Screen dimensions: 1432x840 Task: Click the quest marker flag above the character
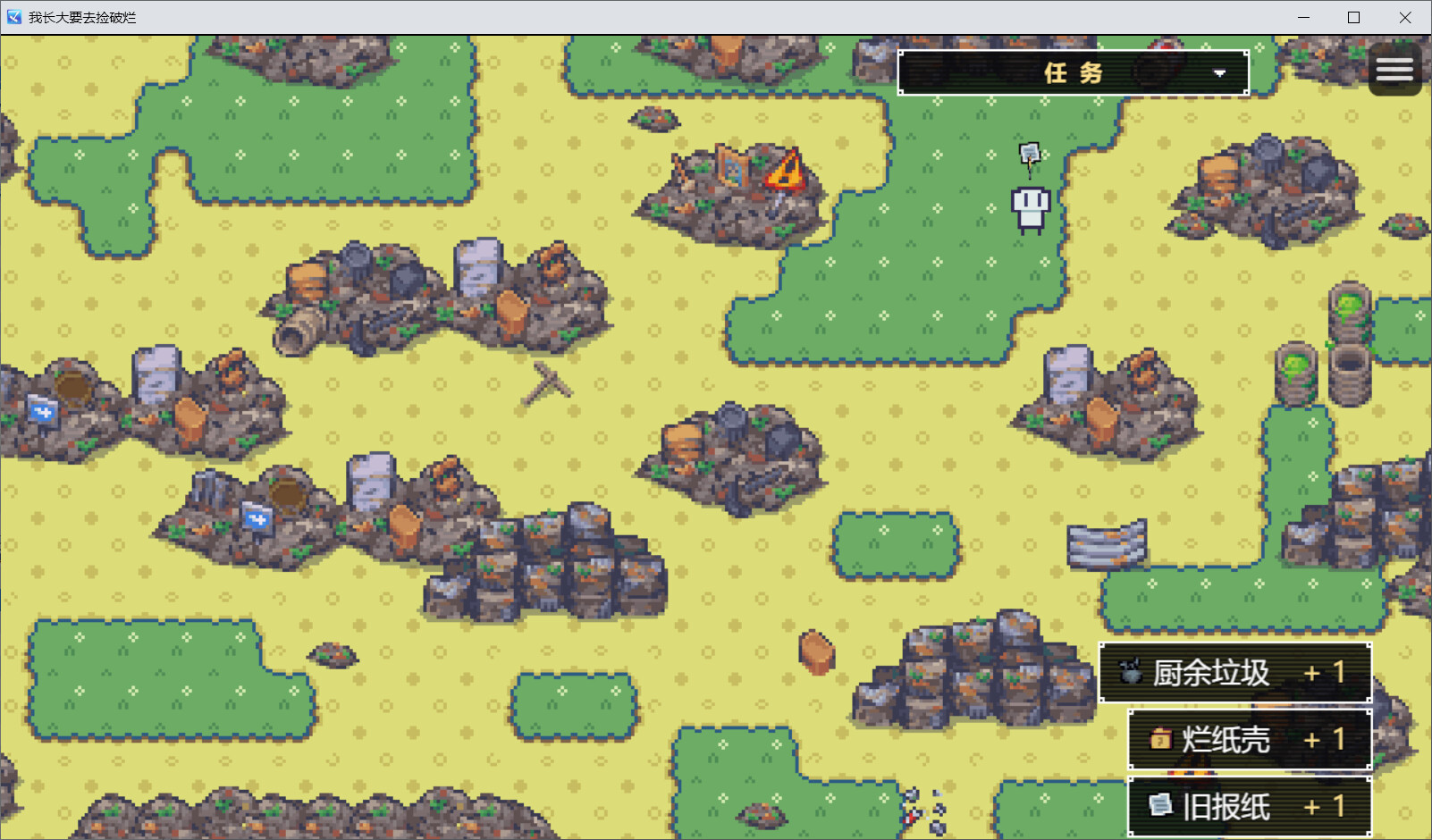pos(1029,154)
